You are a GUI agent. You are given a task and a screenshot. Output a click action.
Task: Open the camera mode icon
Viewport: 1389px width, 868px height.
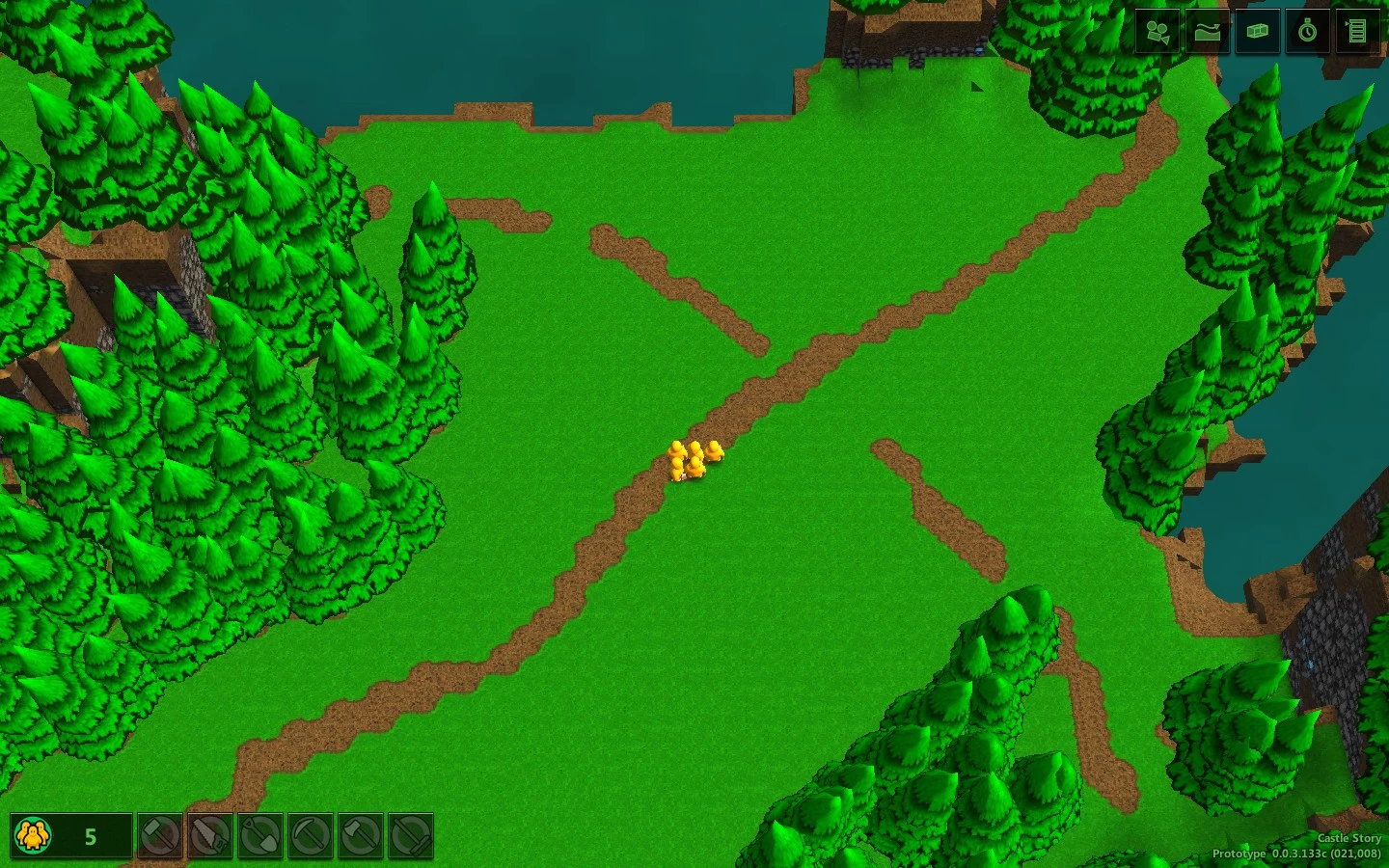point(1157,32)
